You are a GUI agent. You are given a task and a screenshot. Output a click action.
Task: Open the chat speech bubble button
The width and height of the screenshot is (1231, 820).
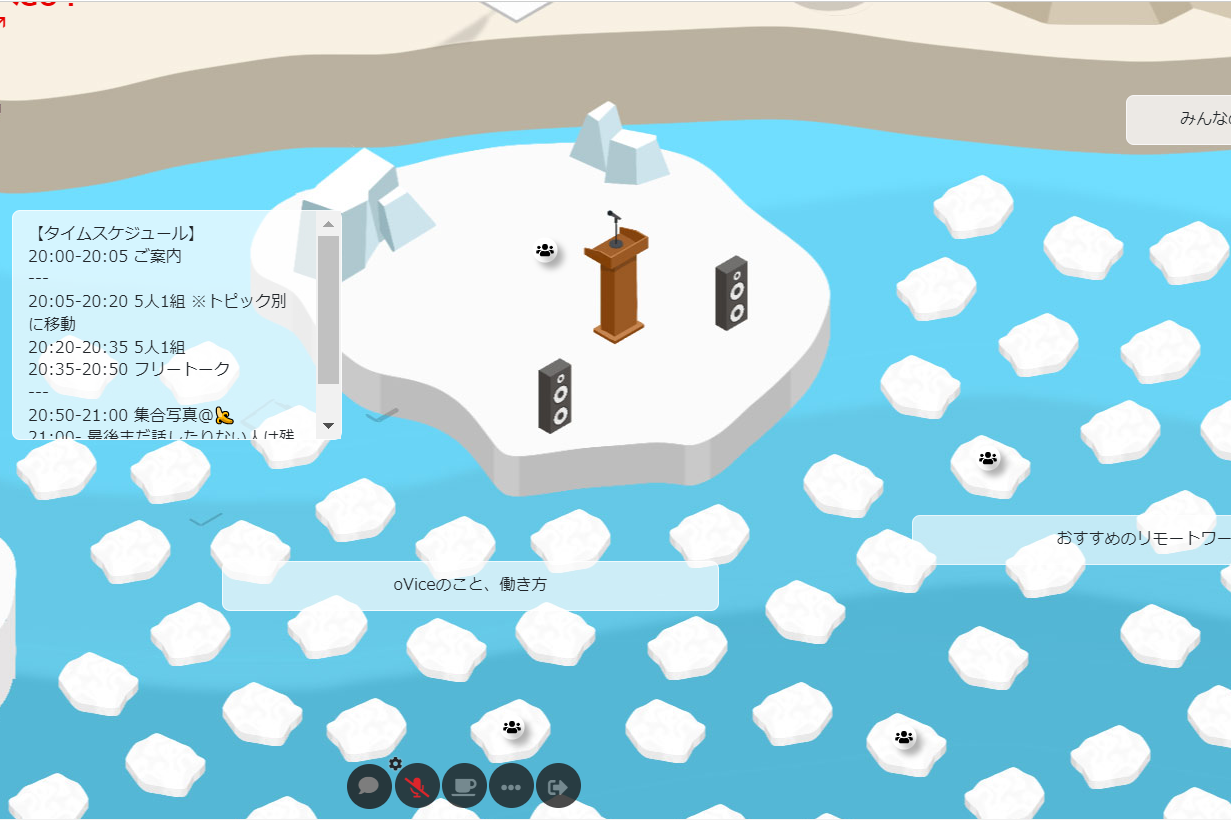click(369, 786)
